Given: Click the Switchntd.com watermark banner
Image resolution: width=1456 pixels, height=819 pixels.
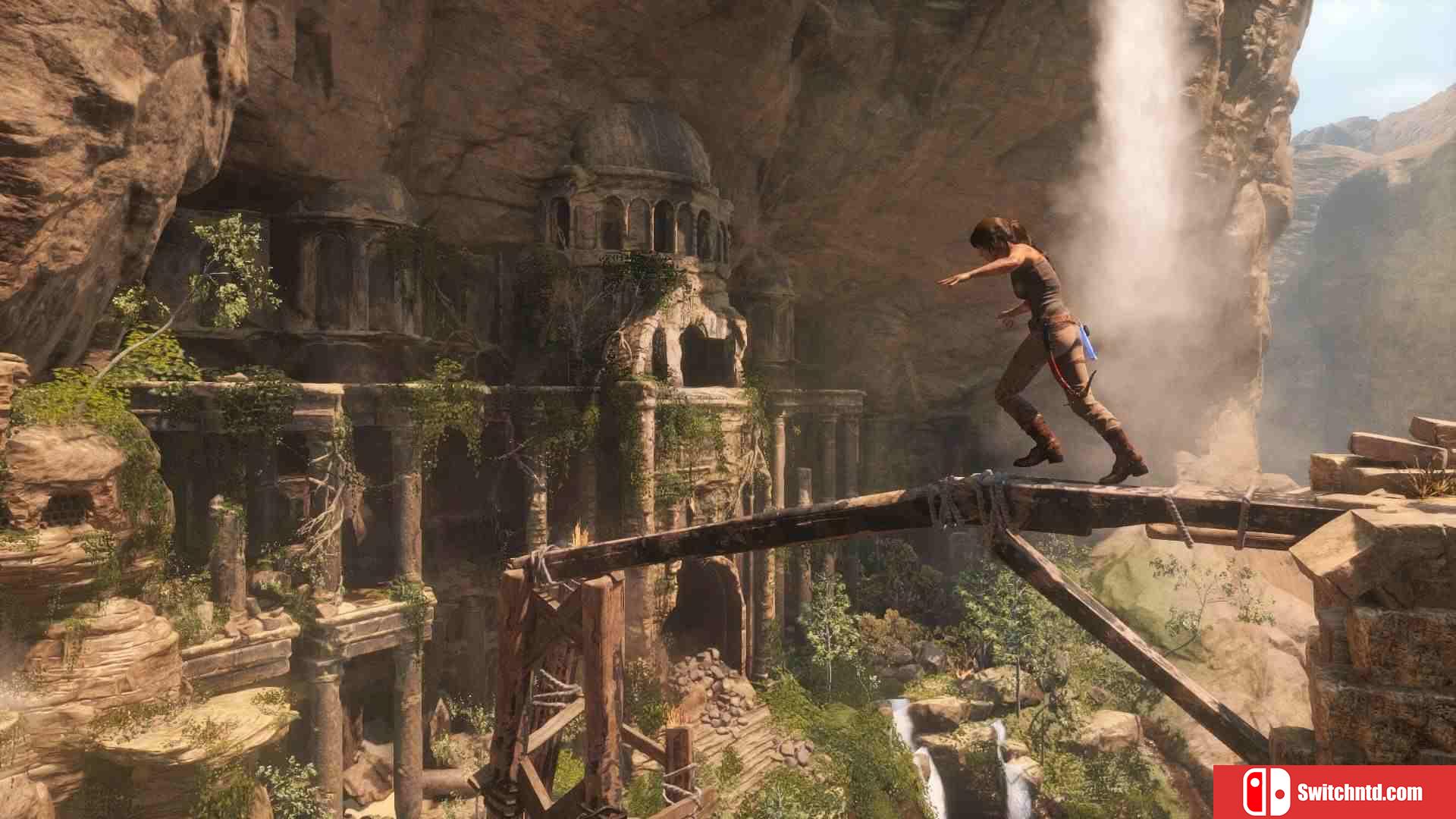Looking at the screenshot, I should 1335,792.
